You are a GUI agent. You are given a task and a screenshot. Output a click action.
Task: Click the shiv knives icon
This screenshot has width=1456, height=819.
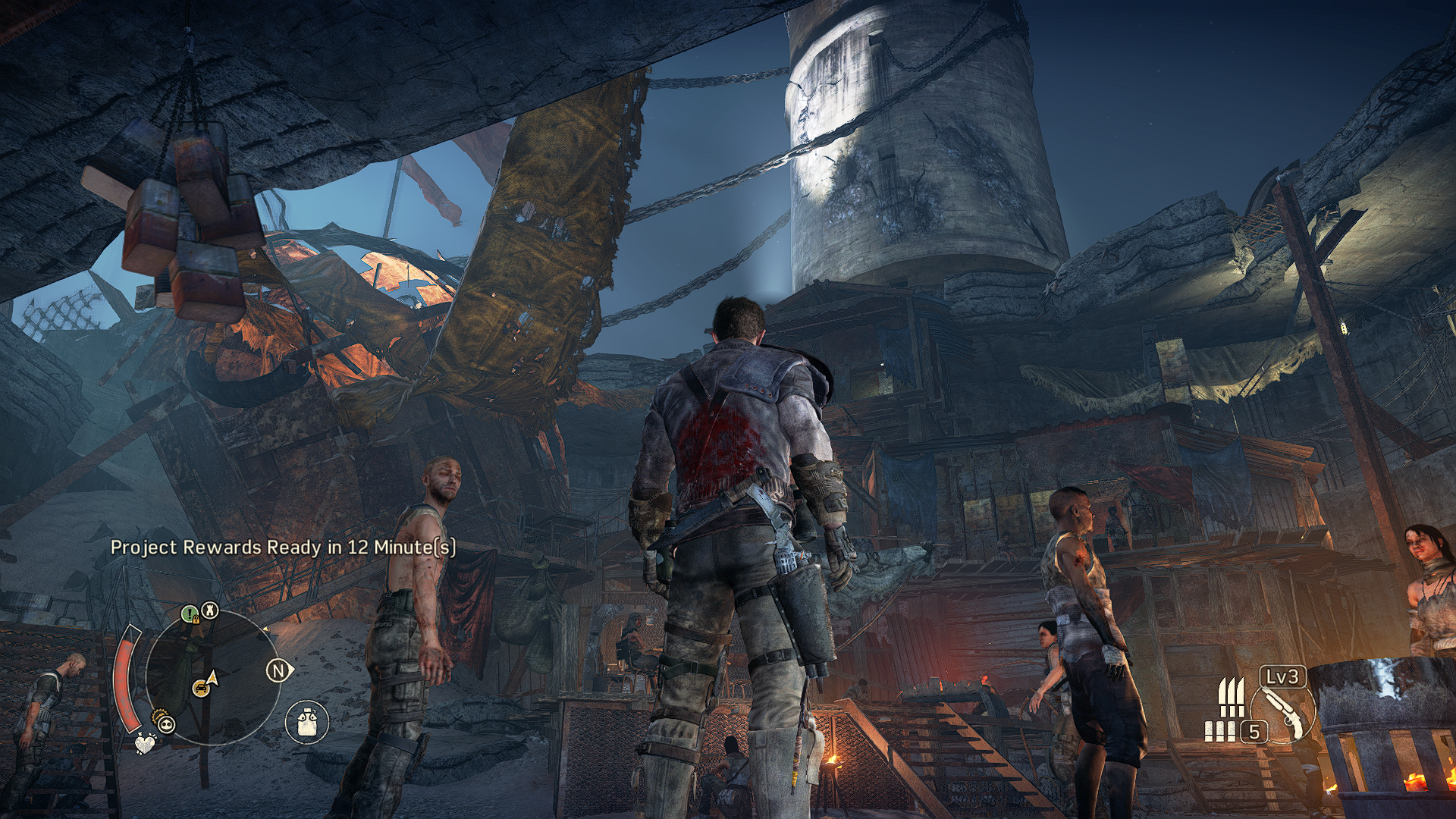pos(1230,696)
